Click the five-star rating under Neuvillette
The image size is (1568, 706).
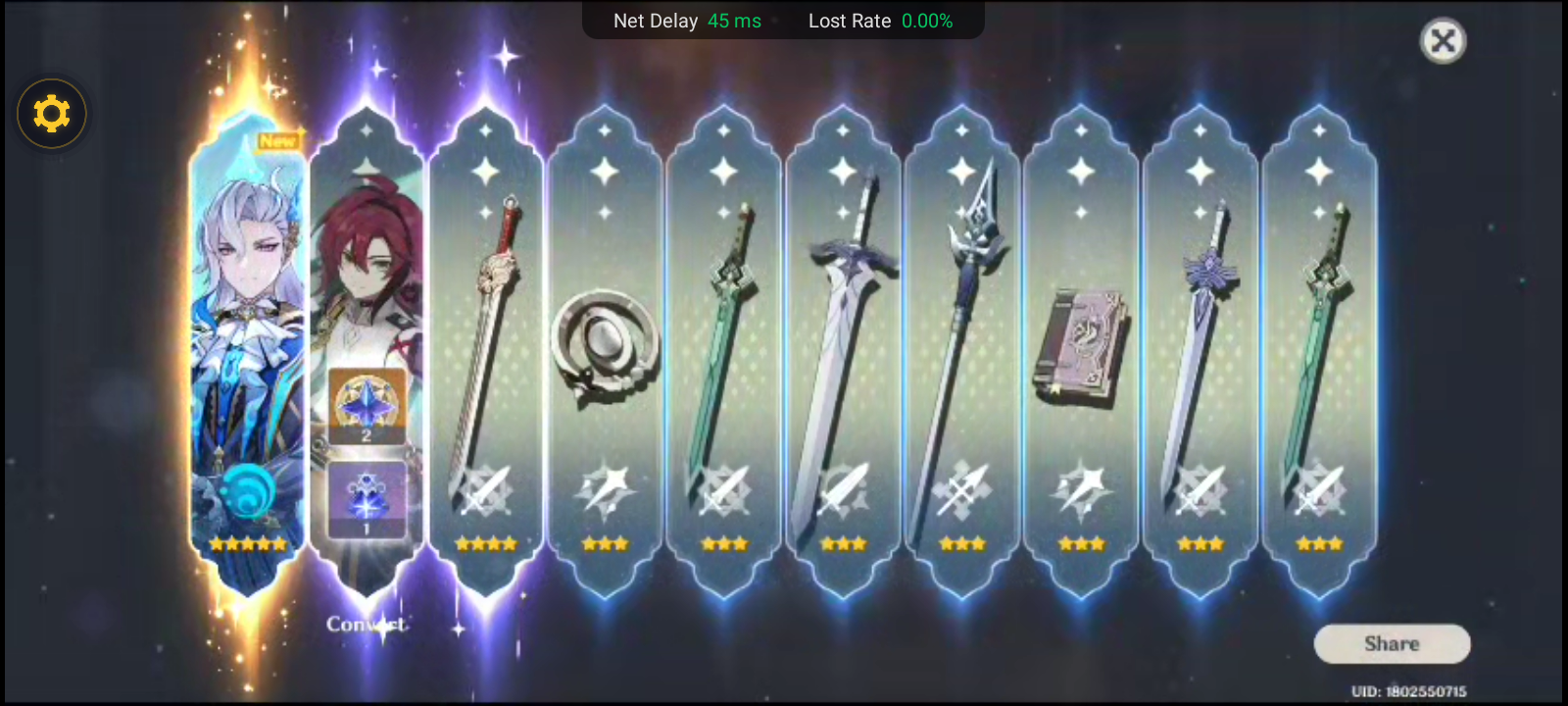coord(246,545)
